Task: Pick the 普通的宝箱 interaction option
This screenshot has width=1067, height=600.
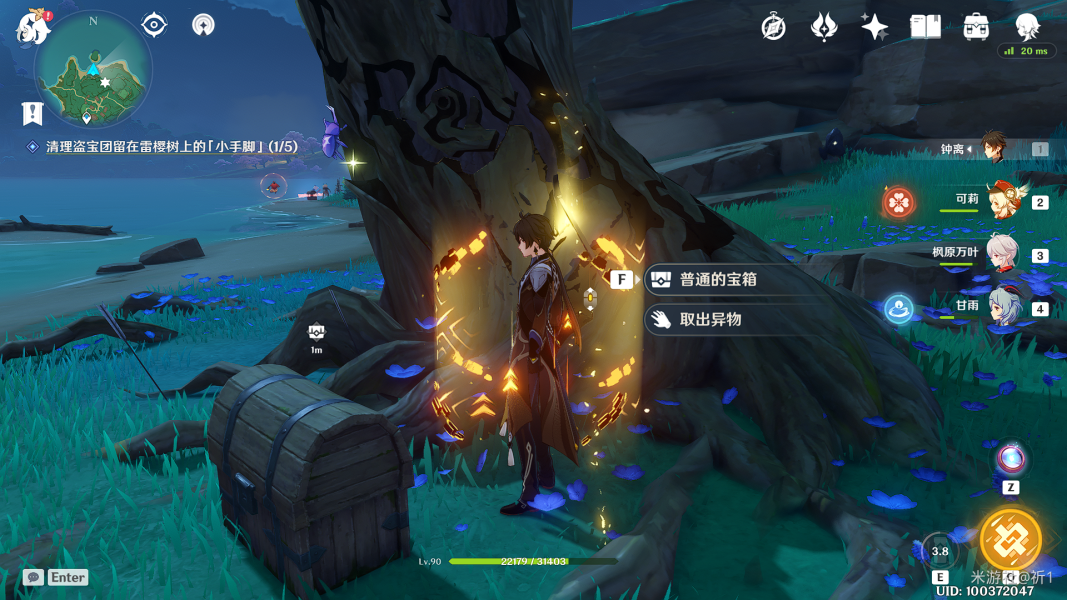Action: tap(718, 280)
